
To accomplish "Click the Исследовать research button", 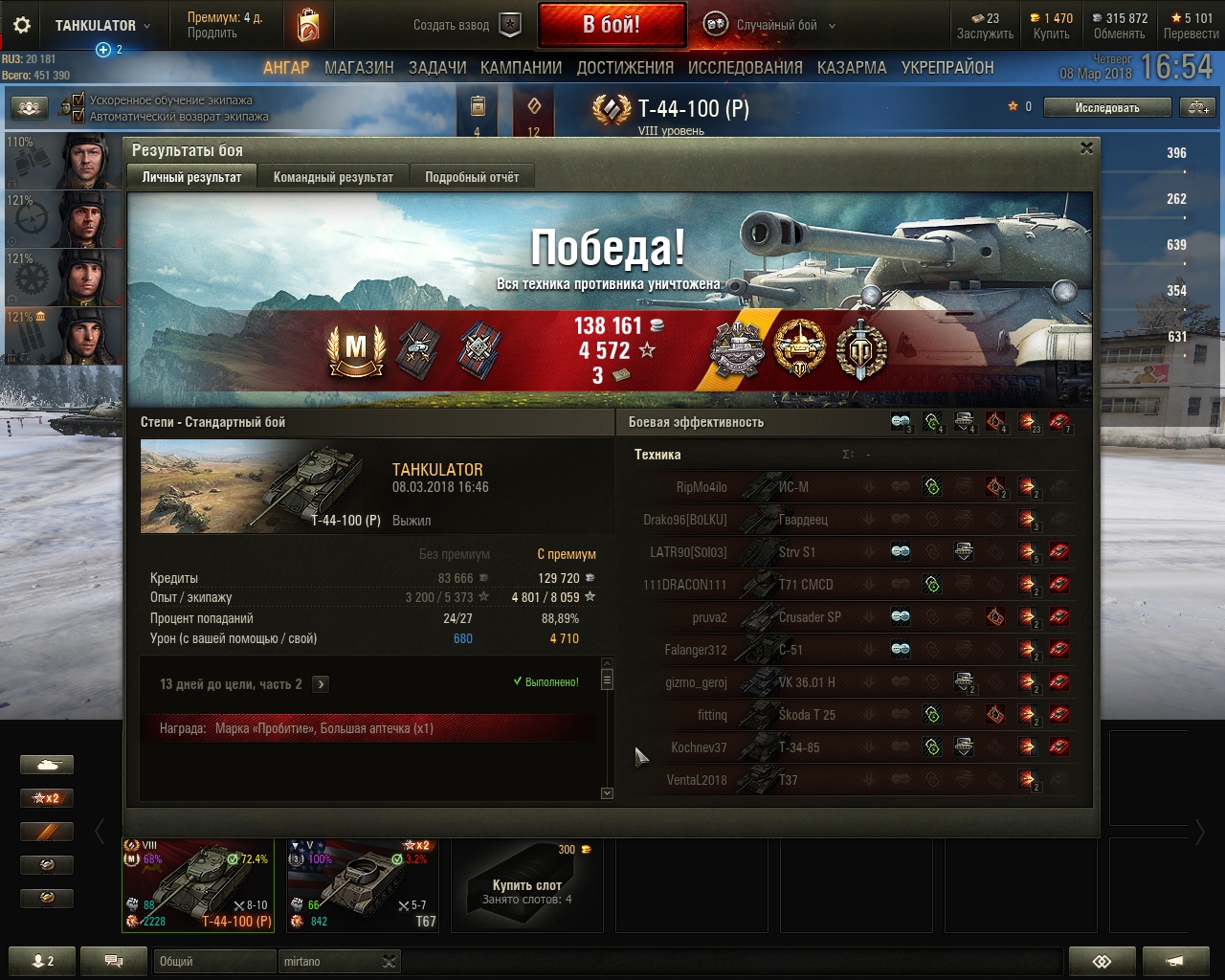I will point(1107,108).
